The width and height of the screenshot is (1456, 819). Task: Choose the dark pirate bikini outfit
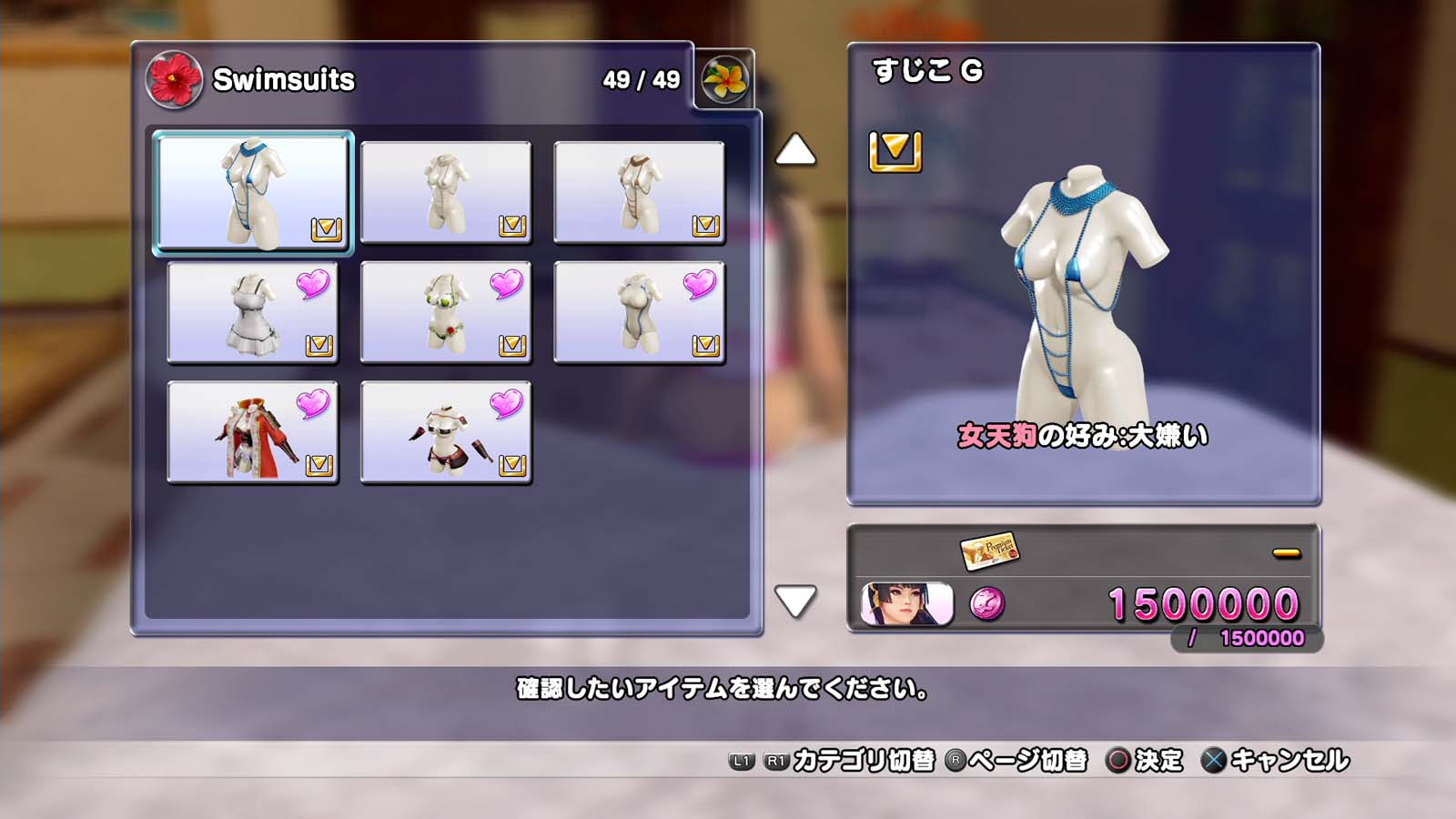pos(446,432)
